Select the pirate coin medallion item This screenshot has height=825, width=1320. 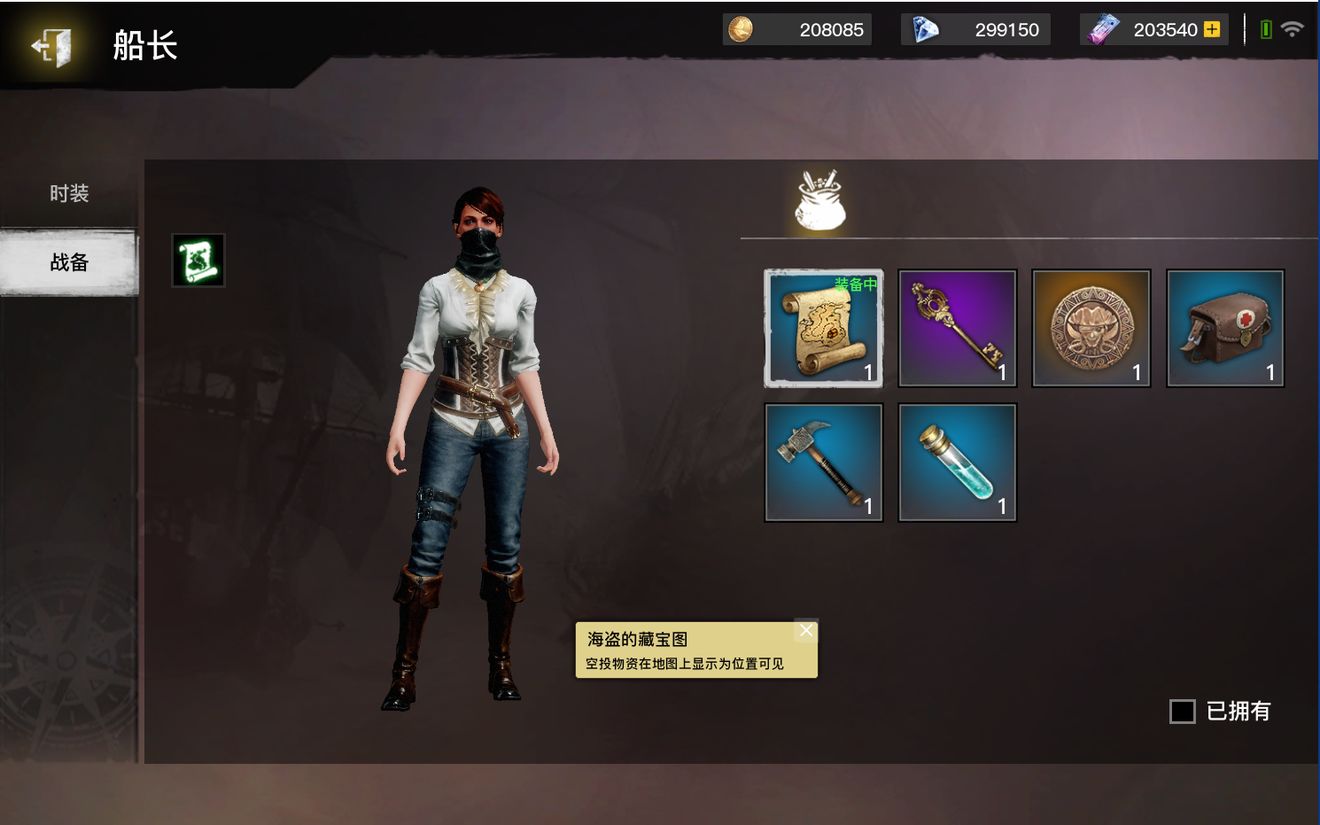coord(1091,328)
